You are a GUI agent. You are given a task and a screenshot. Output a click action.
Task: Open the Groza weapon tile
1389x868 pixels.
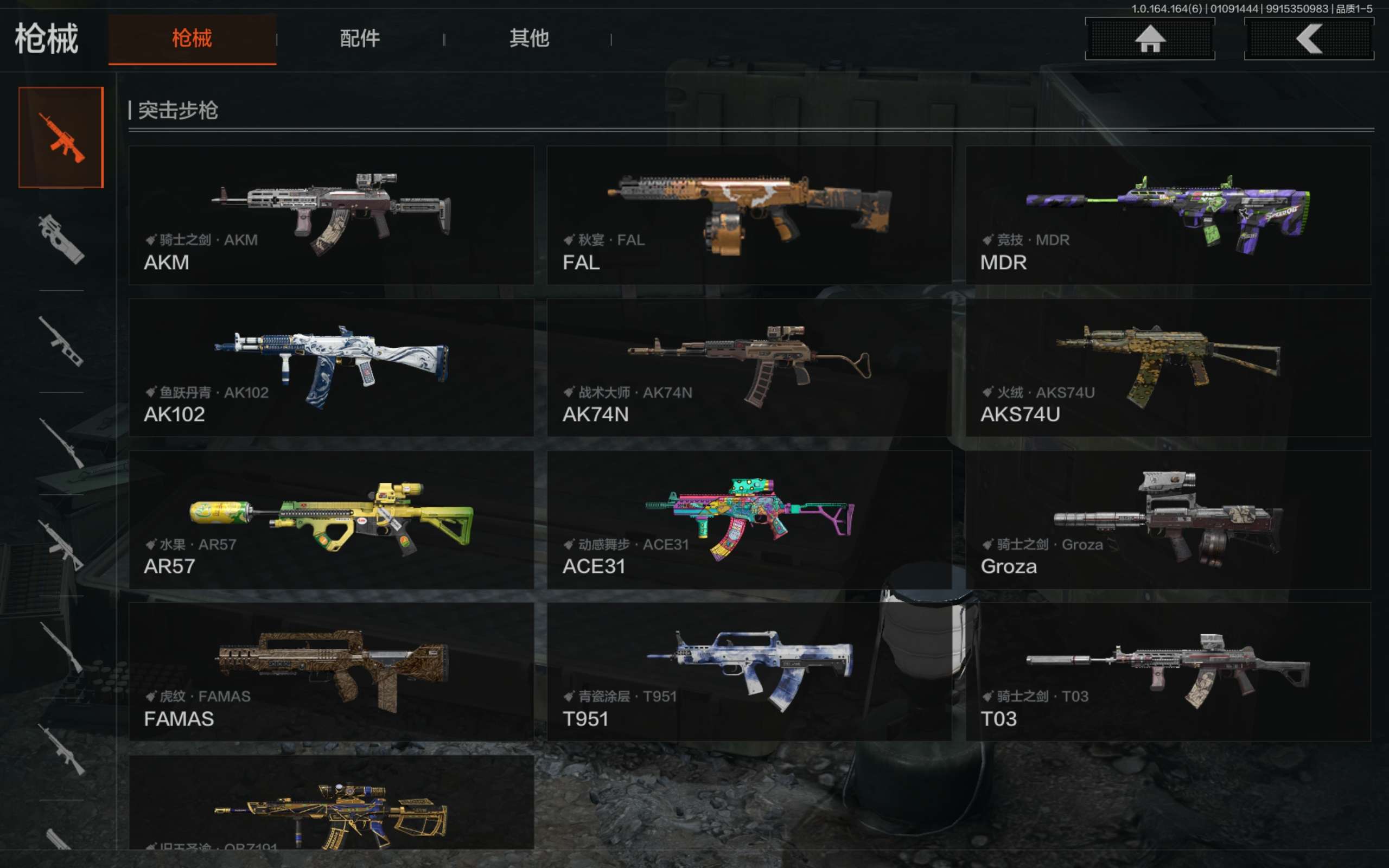[x=1168, y=520]
